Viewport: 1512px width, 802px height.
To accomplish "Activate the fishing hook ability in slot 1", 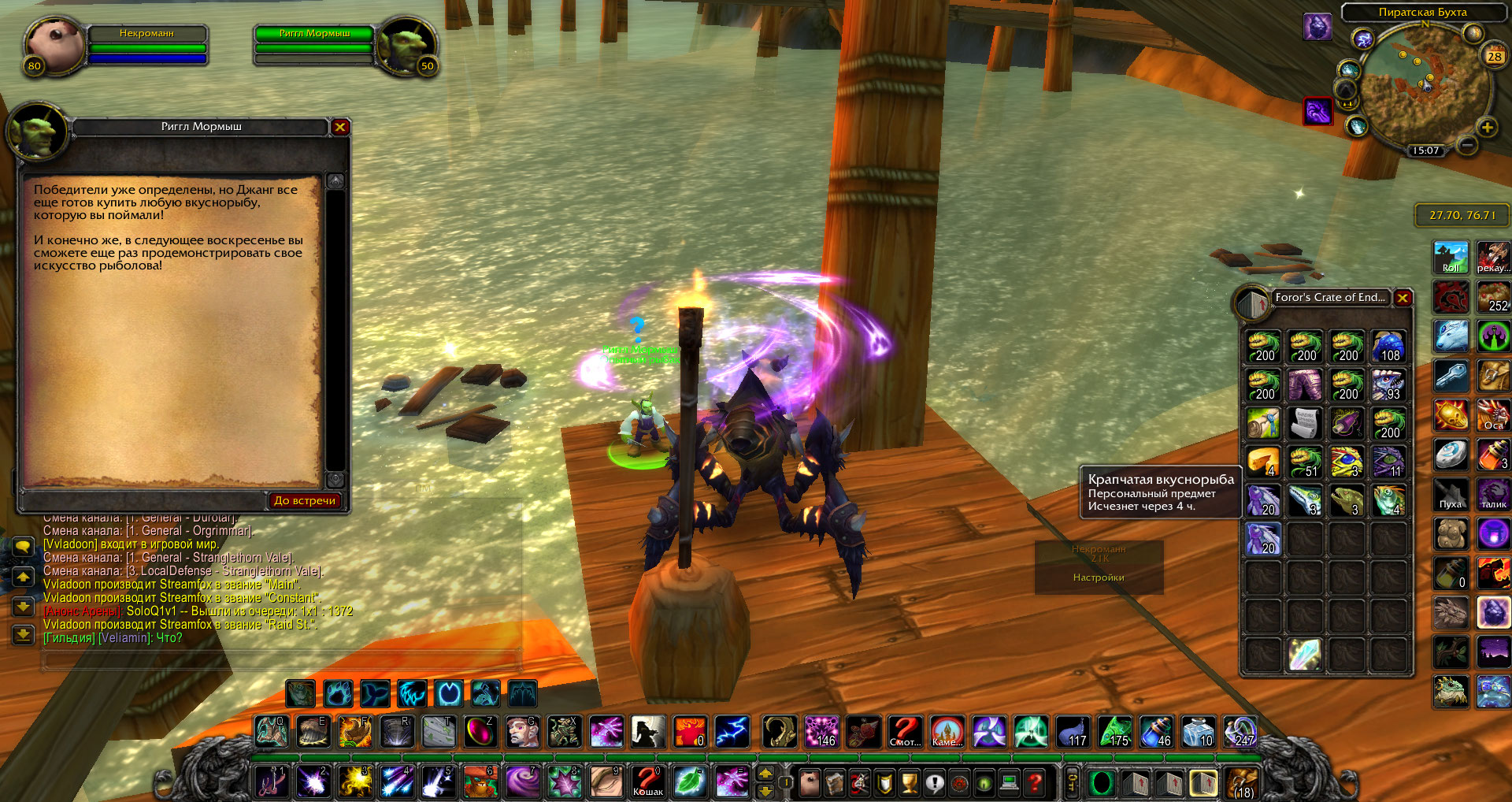I will click(272, 782).
